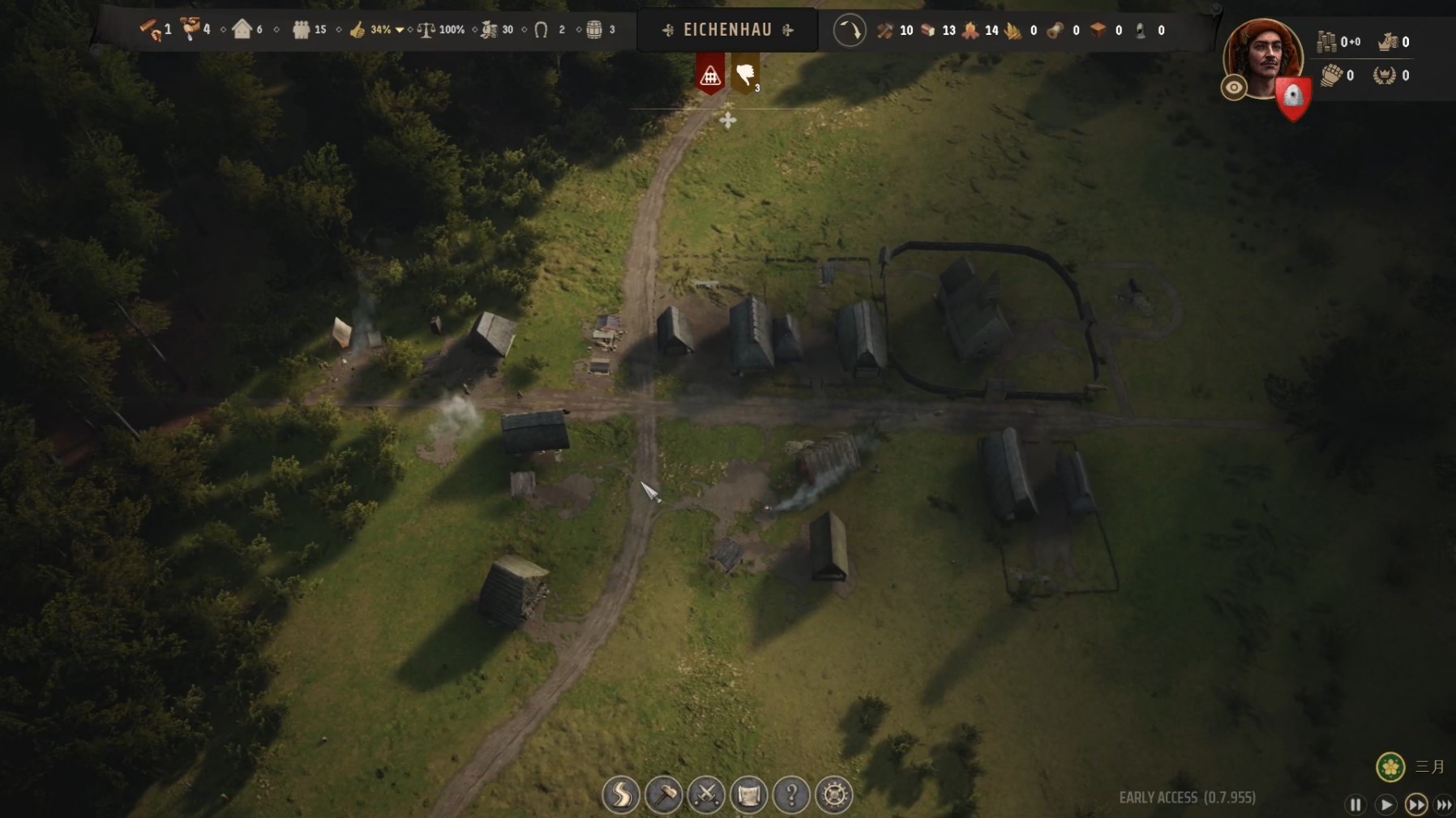Screen dimensions: 1456x818
Task: Open the map scroll button
Action: [748, 795]
